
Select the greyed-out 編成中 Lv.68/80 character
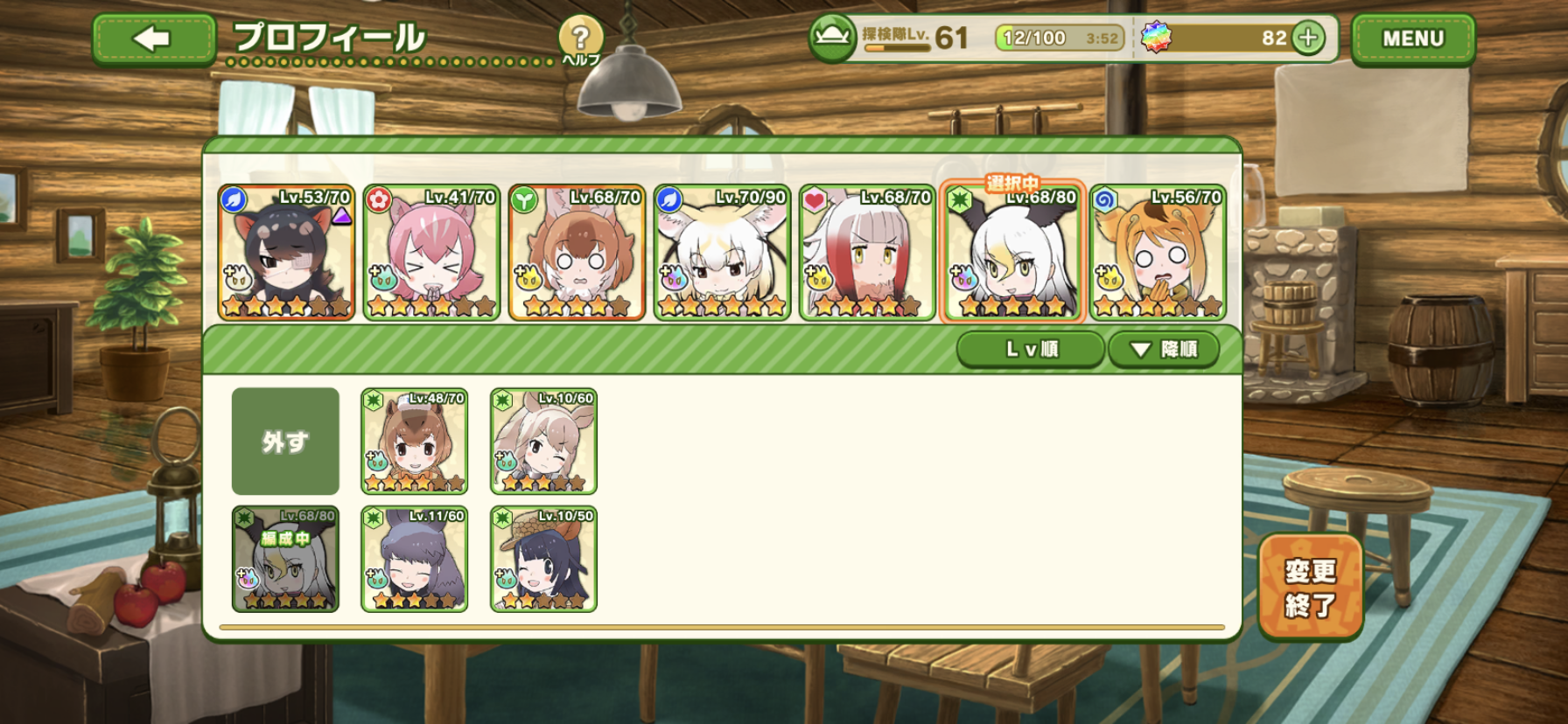click(285, 560)
